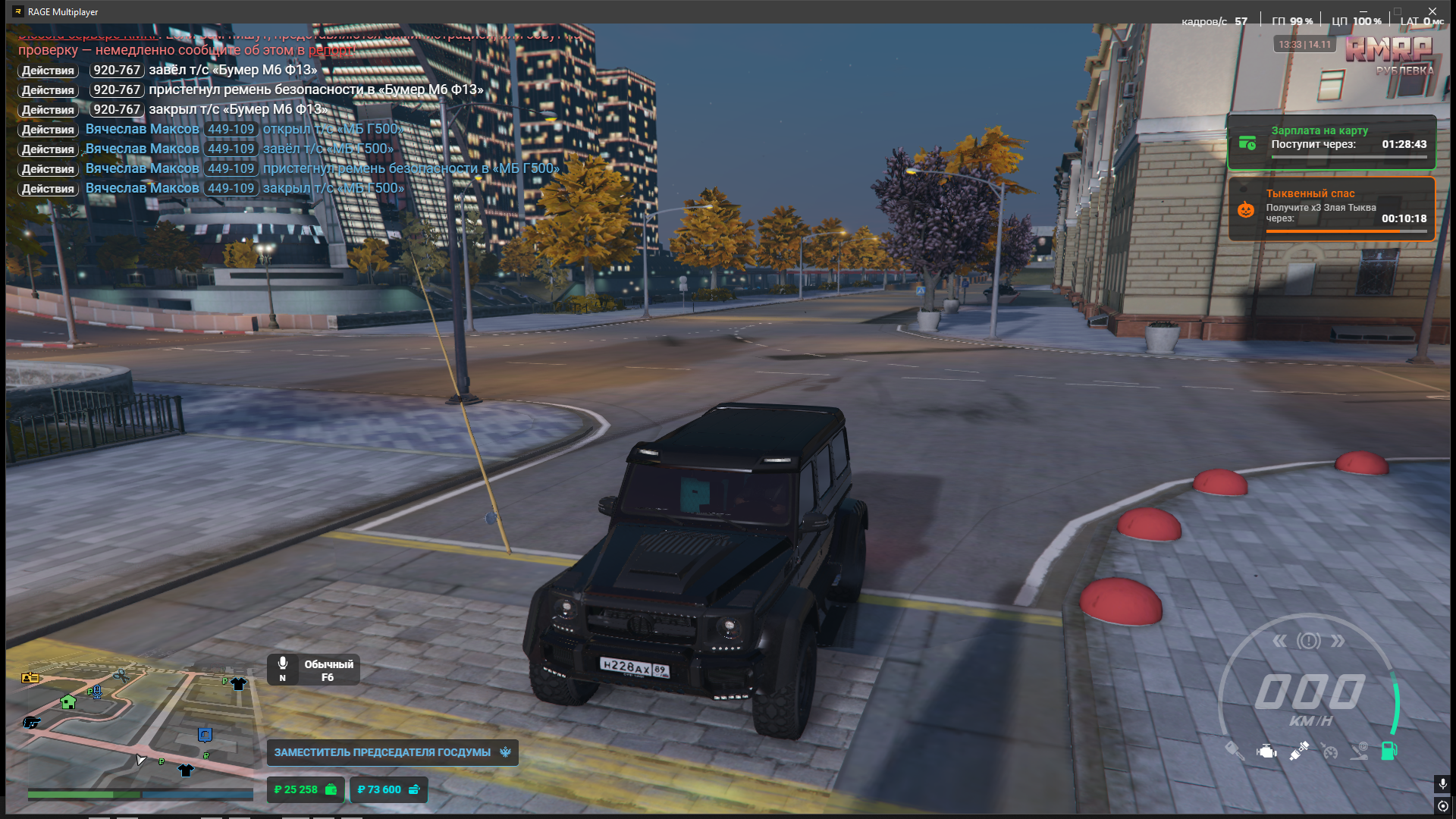Screen dimensions: 1456x819
Task: Select the yellow ID card marker on minimap
Action: (30, 677)
